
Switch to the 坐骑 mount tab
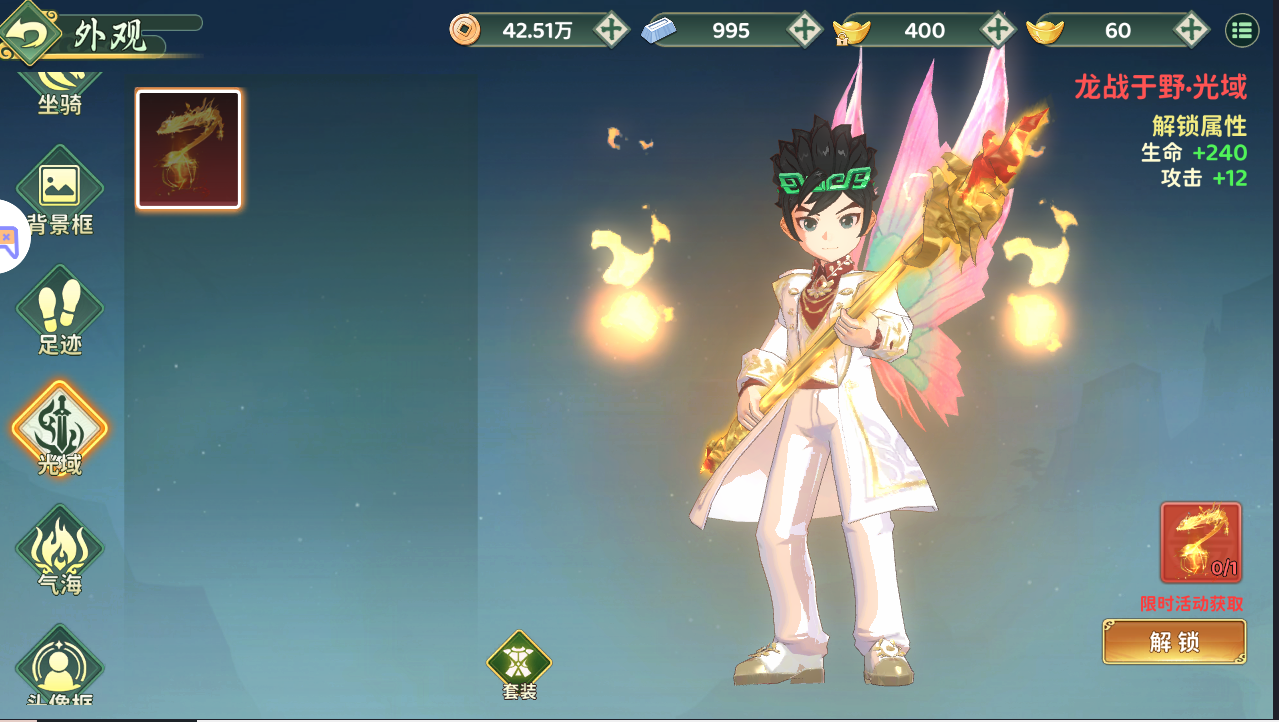click(x=60, y=92)
